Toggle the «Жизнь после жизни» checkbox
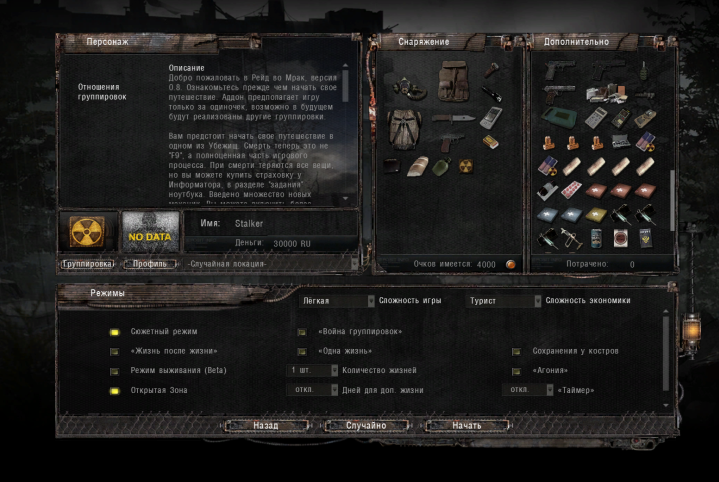This screenshot has height=482, width=719. click(115, 352)
